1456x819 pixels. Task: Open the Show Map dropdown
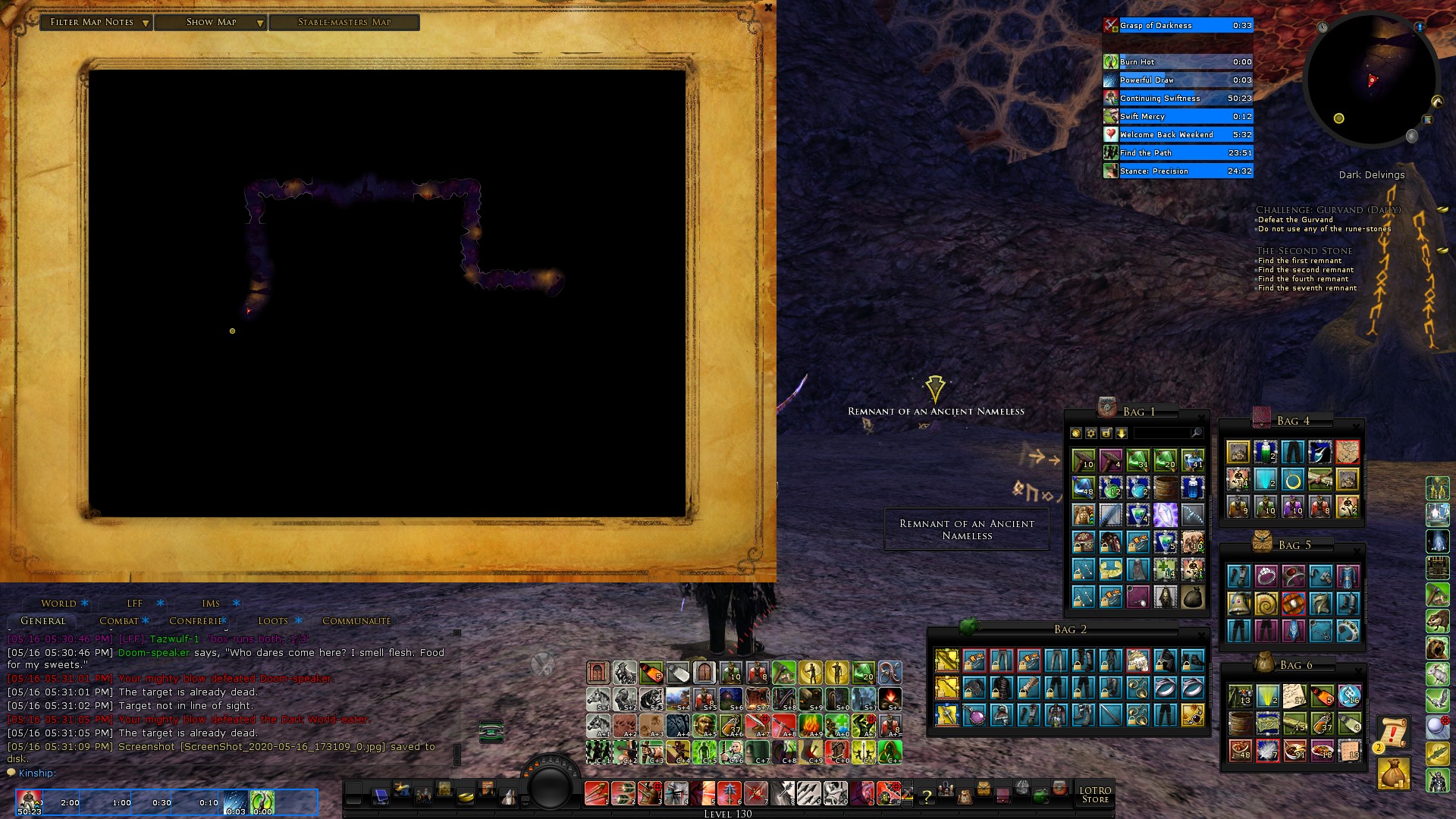point(212,22)
